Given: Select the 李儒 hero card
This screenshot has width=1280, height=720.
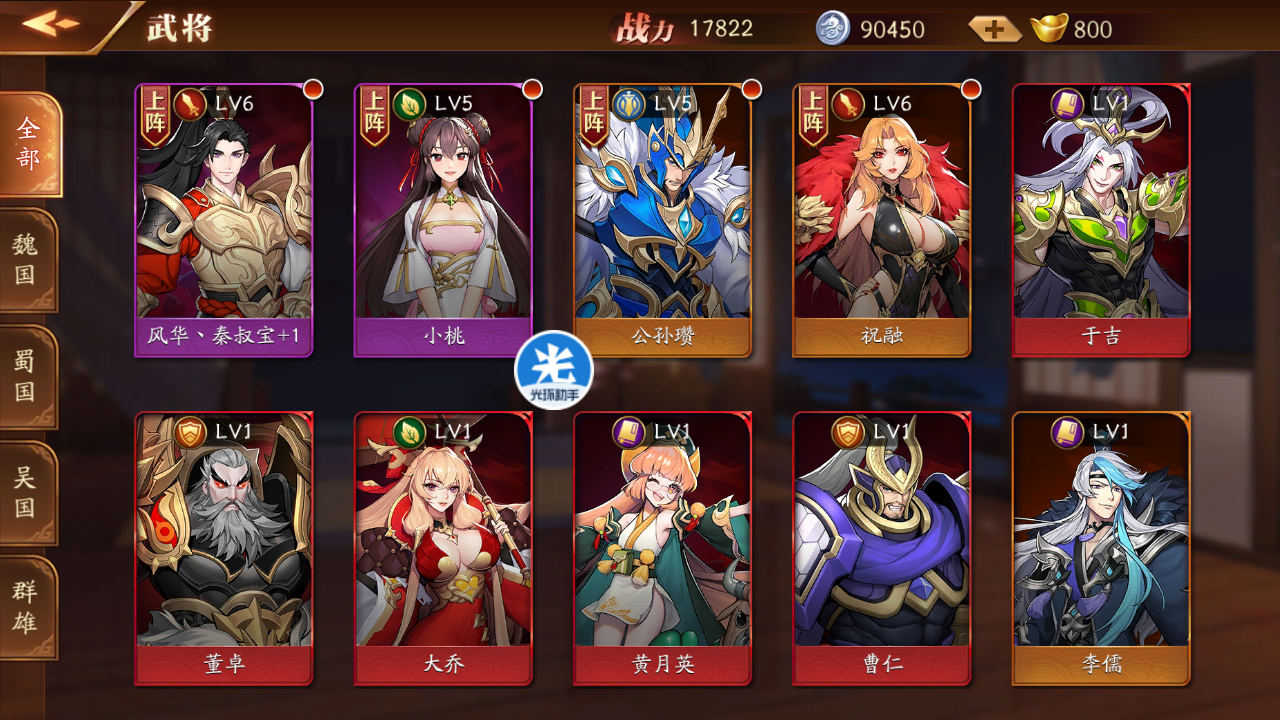Looking at the screenshot, I should click(x=1101, y=548).
